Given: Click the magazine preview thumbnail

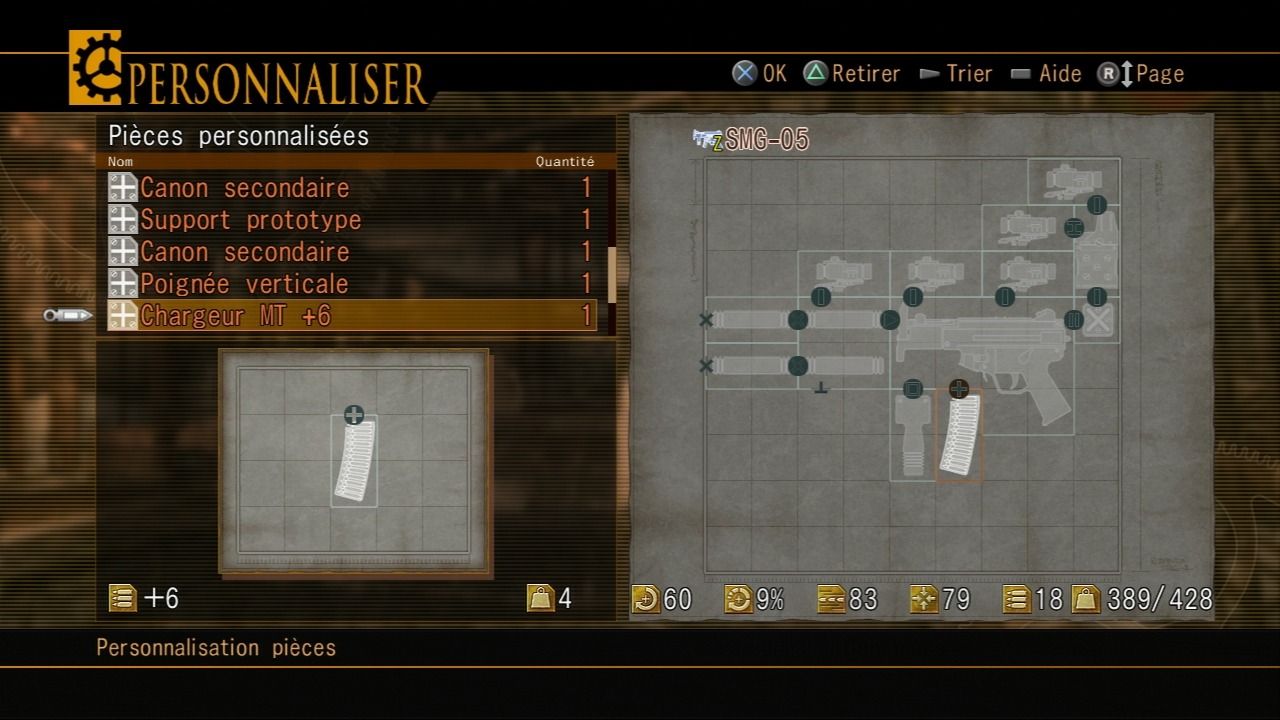Looking at the screenshot, I should (x=354, y=461).
